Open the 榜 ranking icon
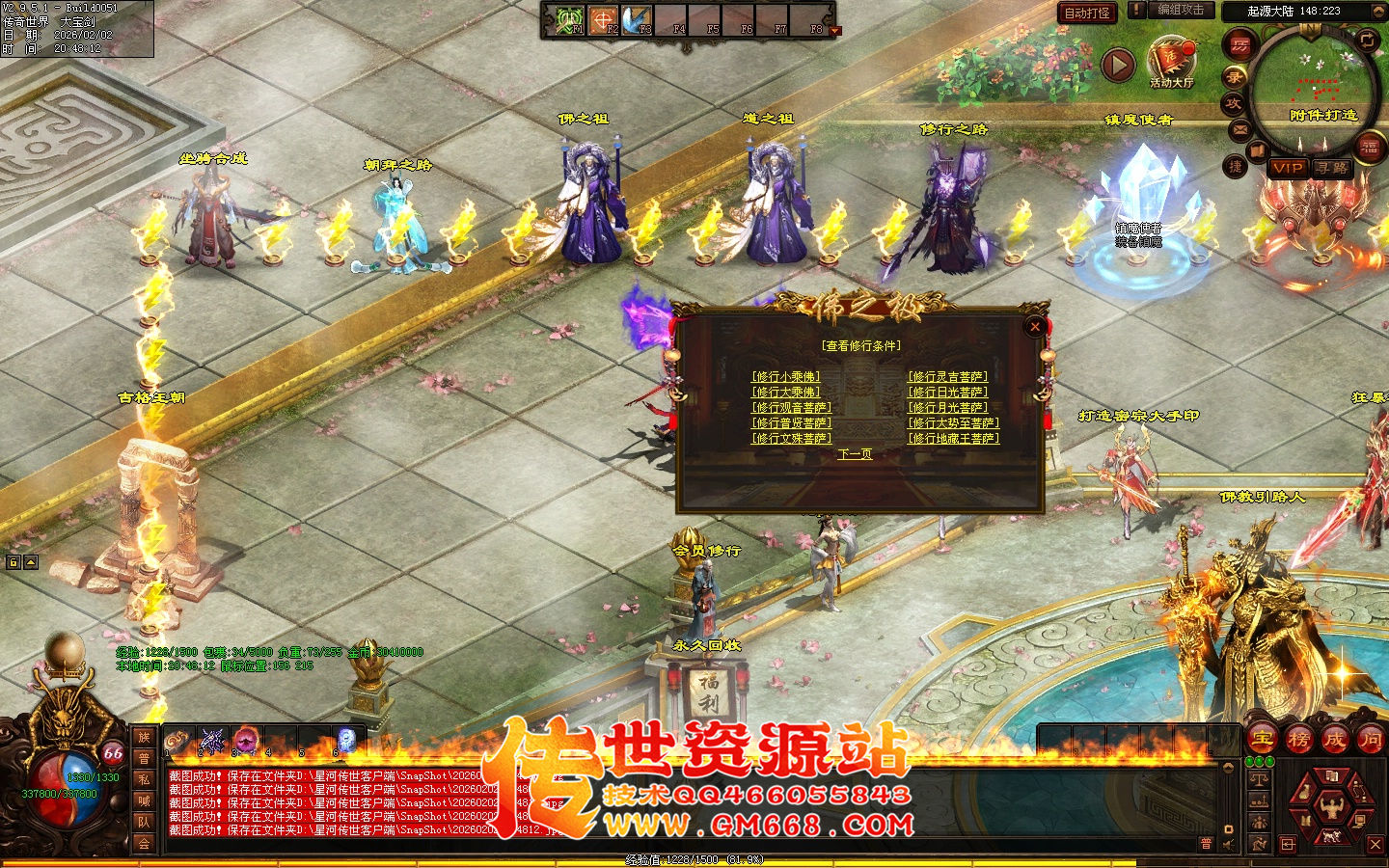The width and height of the screenshot is (1389, 868). 1299,740
